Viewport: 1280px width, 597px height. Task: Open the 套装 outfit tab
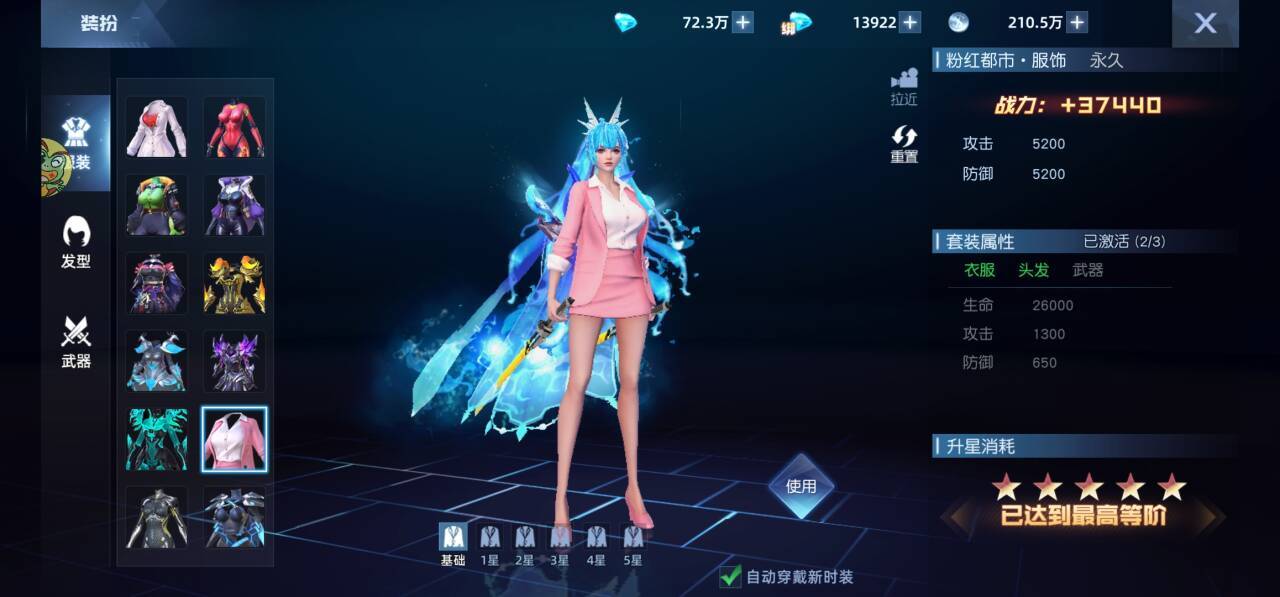pos(76,143)
